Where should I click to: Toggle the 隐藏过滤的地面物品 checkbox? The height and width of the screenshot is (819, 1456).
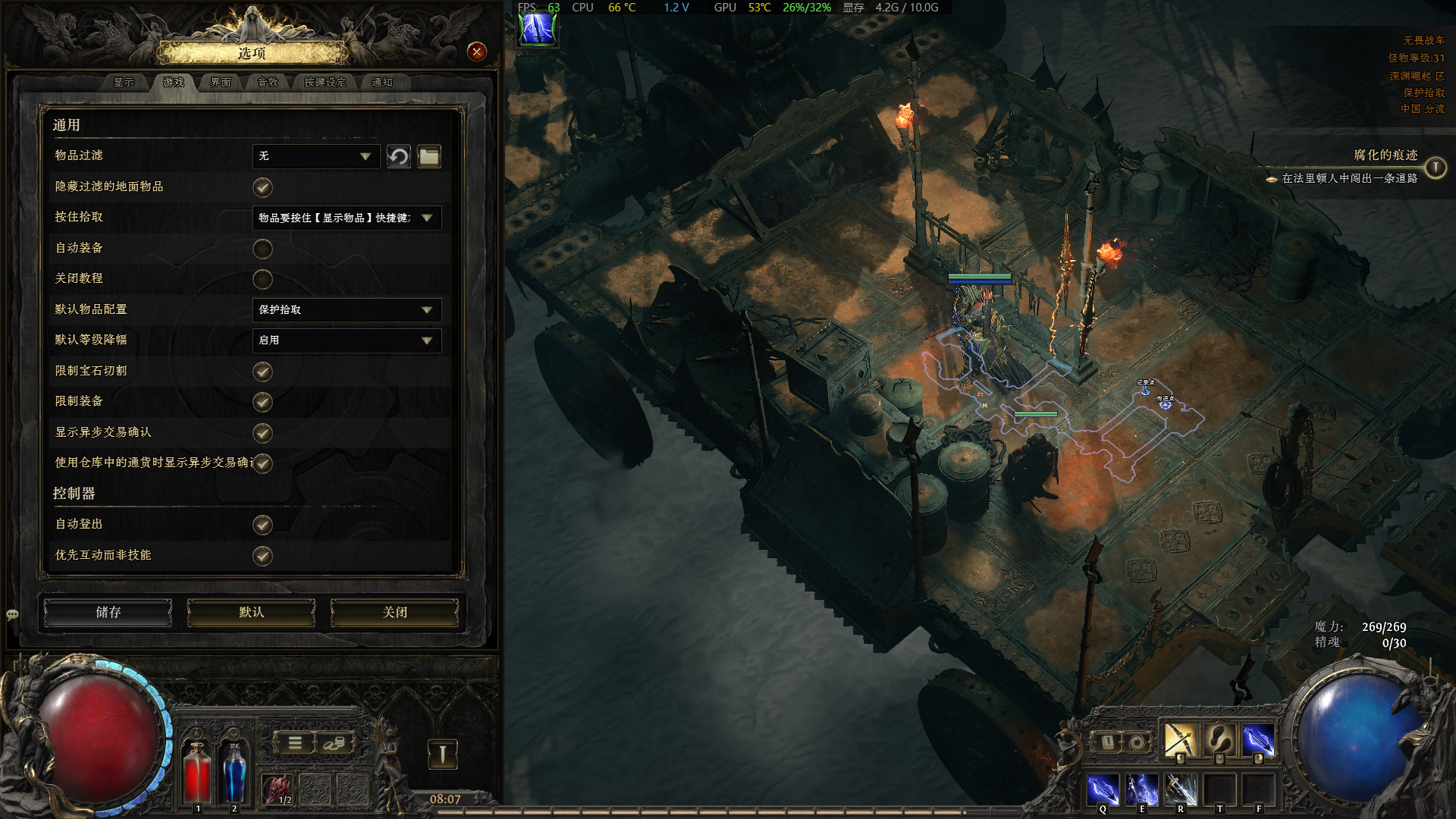point(262,187)
